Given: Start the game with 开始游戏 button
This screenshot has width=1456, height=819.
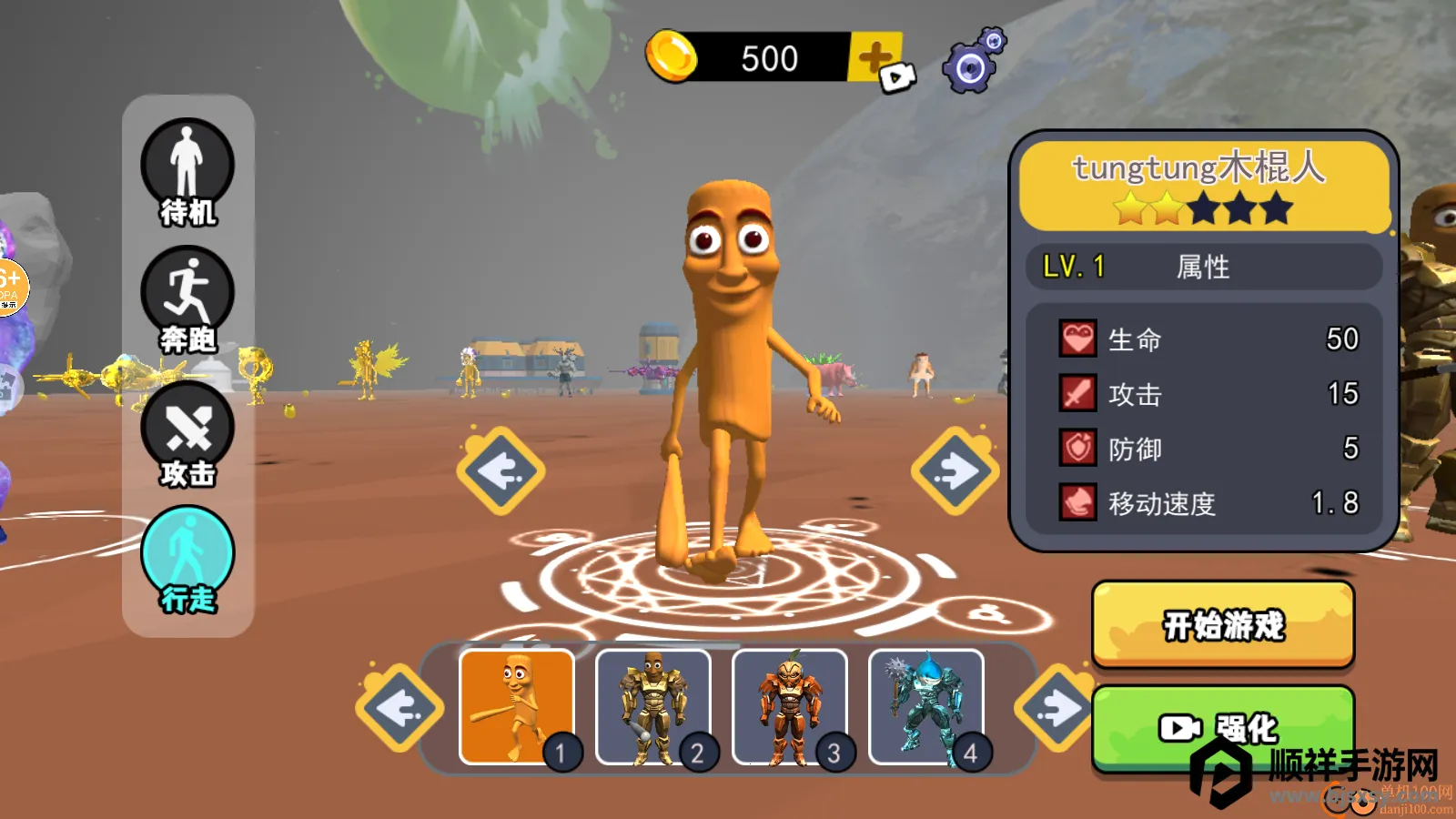Looking at the screenshot, I should tap(1223, 625).
